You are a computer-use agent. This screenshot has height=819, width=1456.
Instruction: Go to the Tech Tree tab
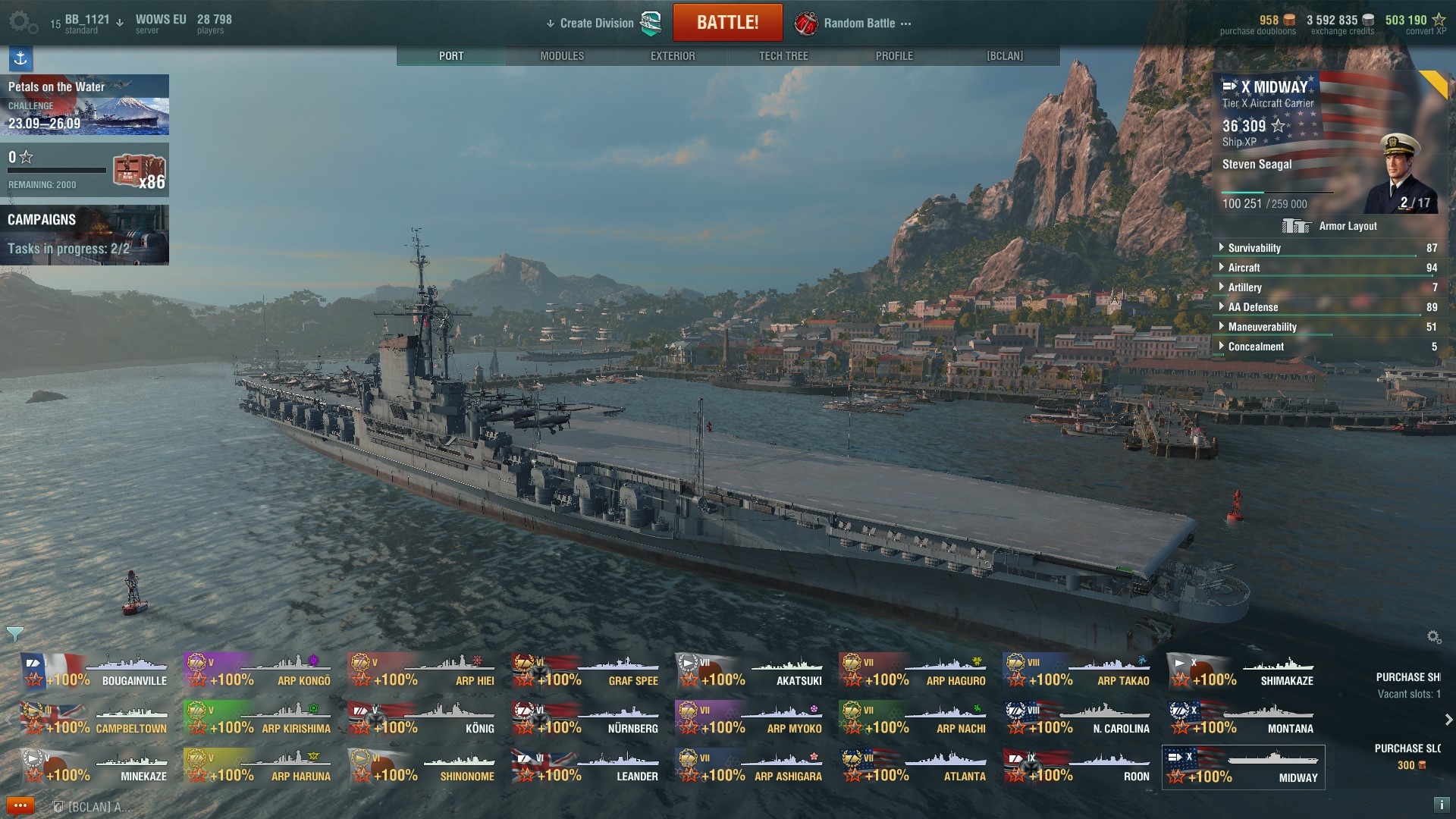click(x=783, y=56)
